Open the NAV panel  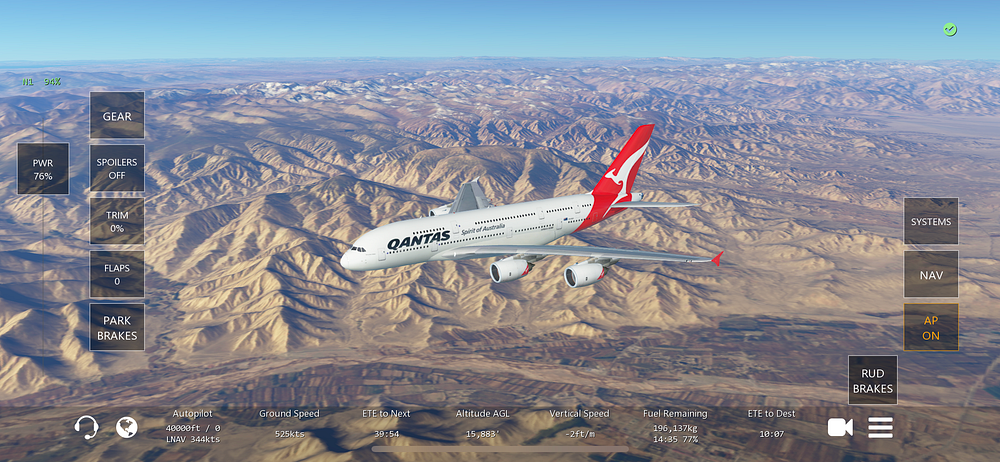931,274
